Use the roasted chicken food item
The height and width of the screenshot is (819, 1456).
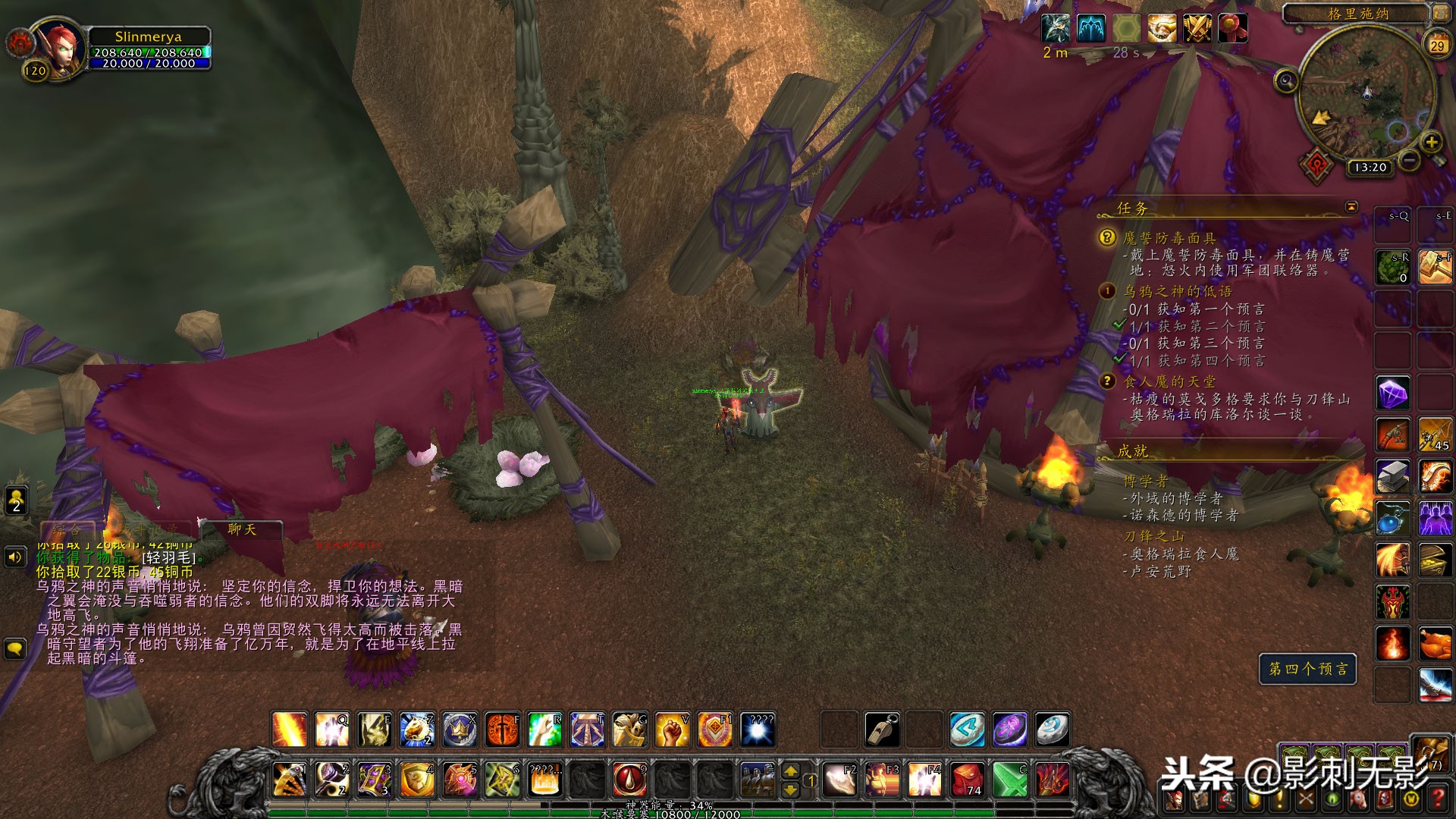[x=1435, y=645]
